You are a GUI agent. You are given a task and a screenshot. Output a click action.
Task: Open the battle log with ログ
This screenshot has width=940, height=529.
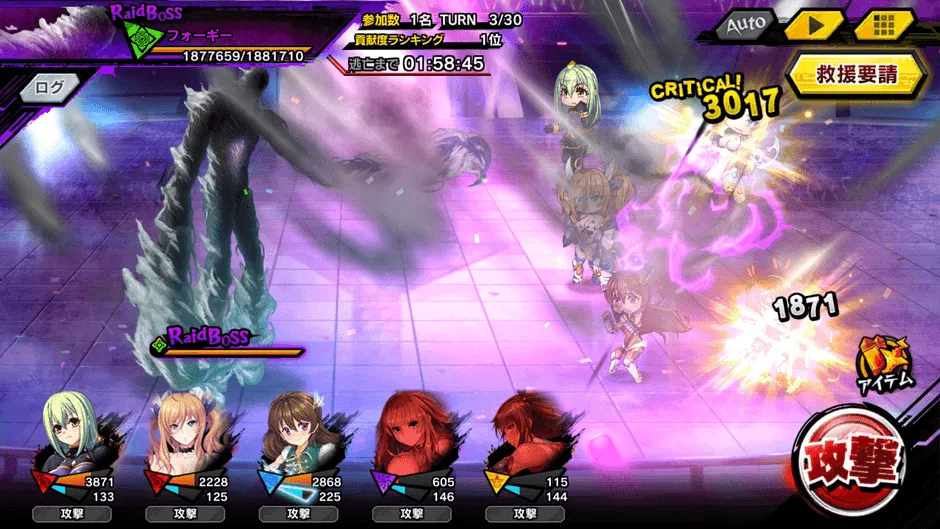pos(49,87)
